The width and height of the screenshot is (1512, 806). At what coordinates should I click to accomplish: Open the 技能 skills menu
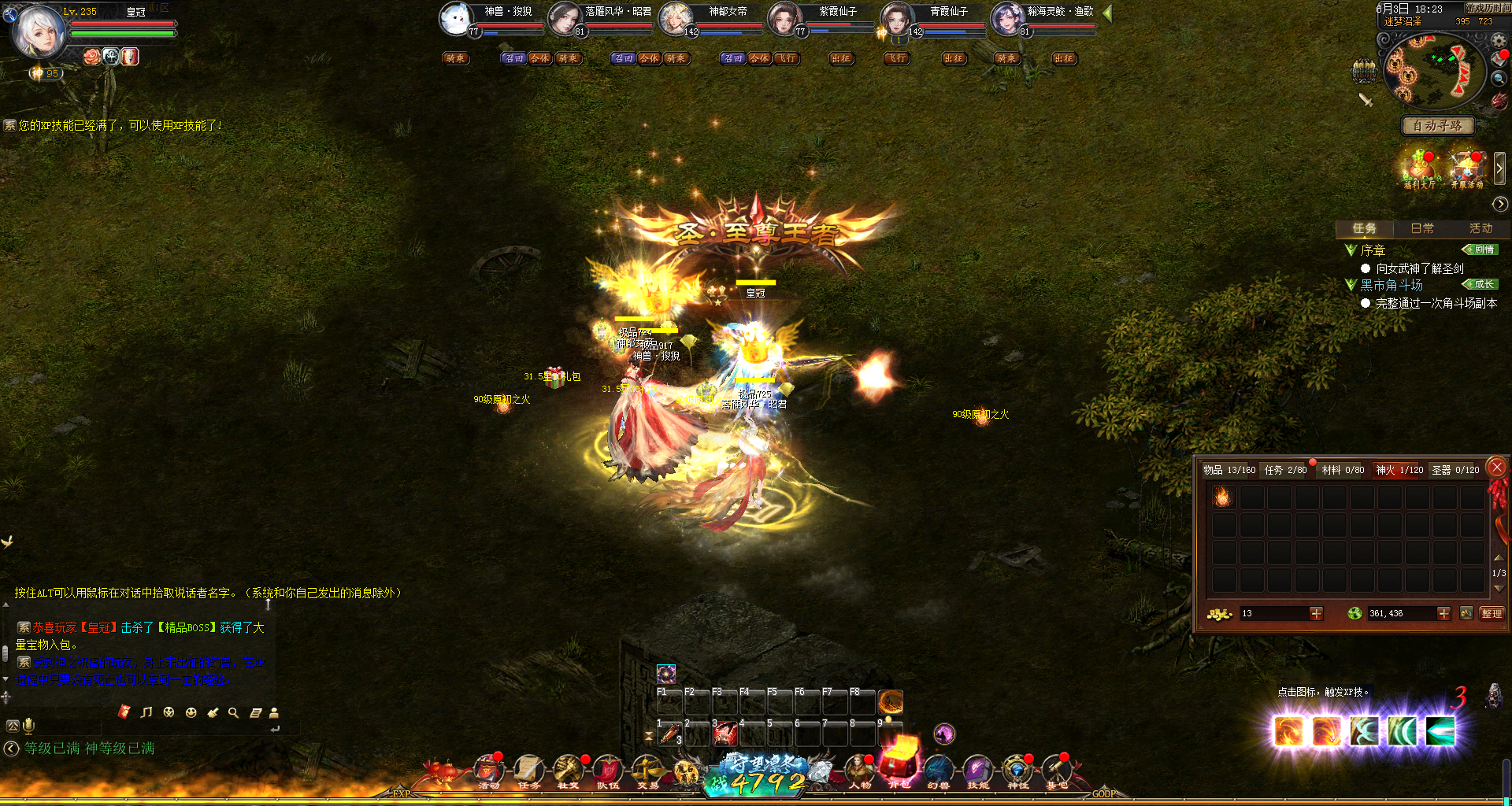pyautogui.click(x=977, y=771)
